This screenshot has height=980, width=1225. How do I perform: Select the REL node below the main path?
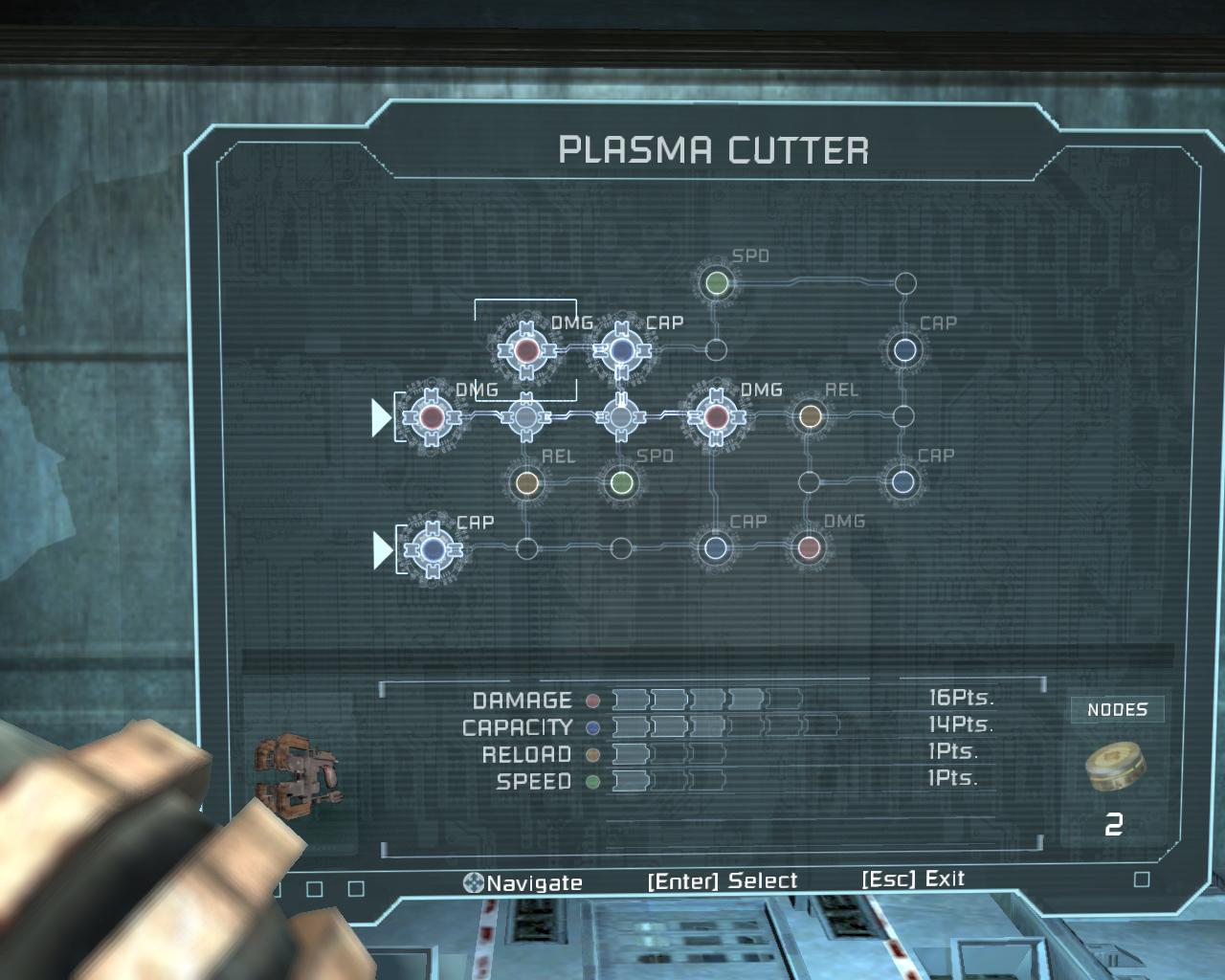[x=526, y=482]
